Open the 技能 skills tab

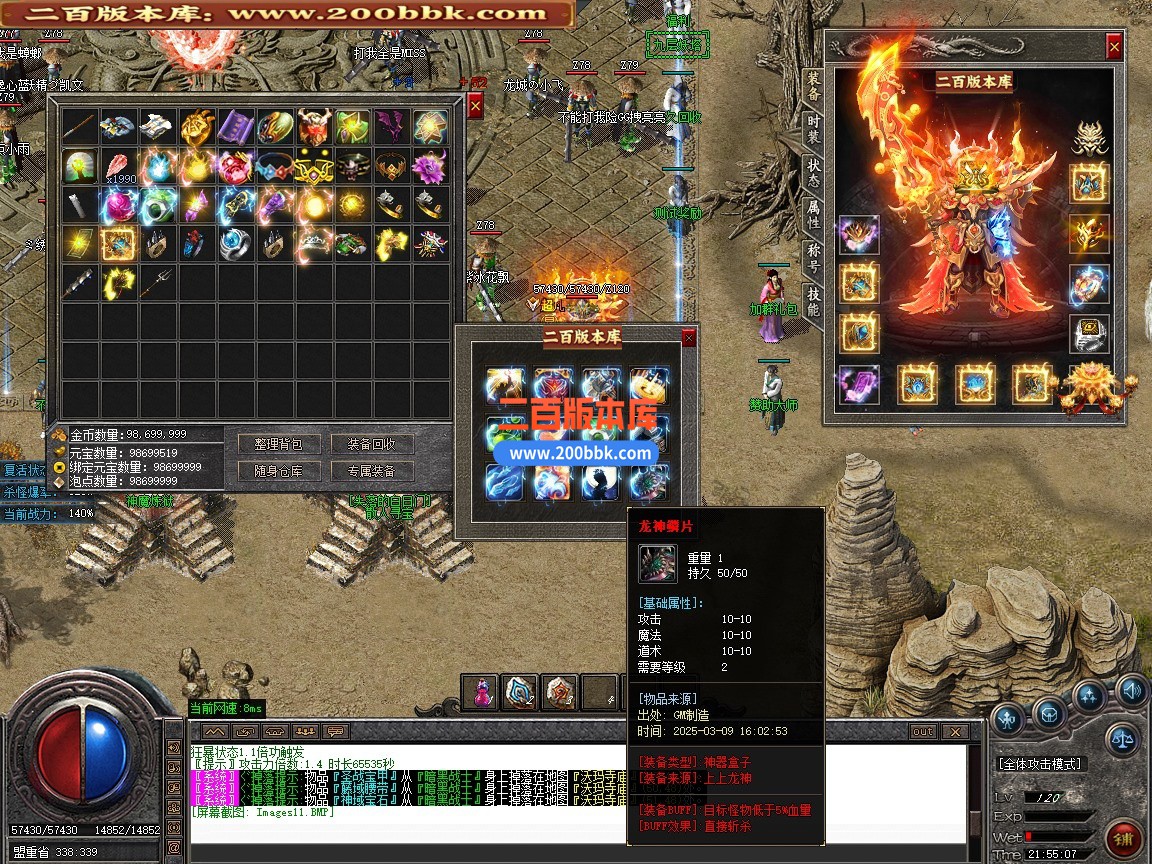click(x=814, y=301)
